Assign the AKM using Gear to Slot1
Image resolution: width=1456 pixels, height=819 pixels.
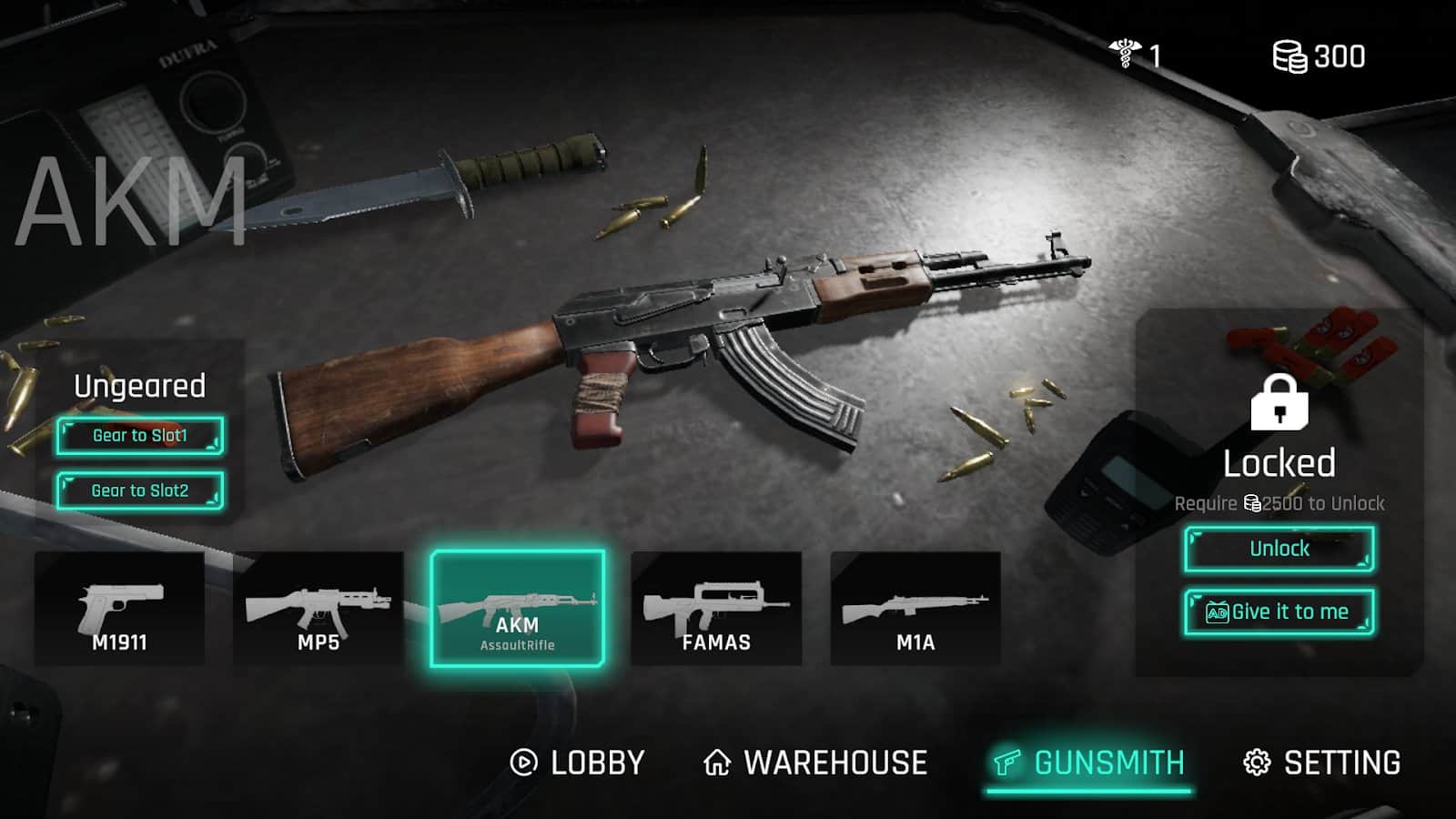141,436
